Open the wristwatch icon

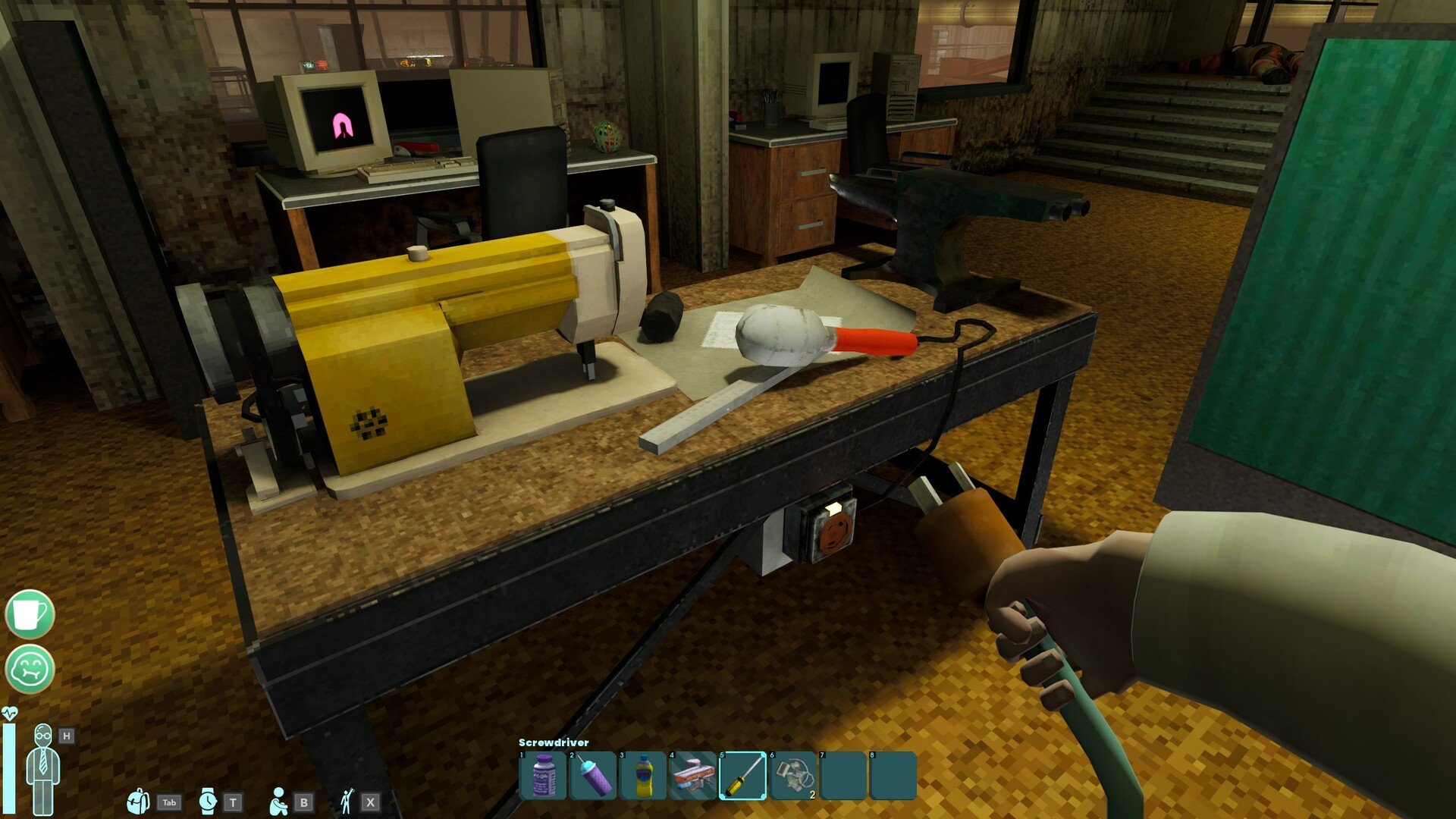207,802
